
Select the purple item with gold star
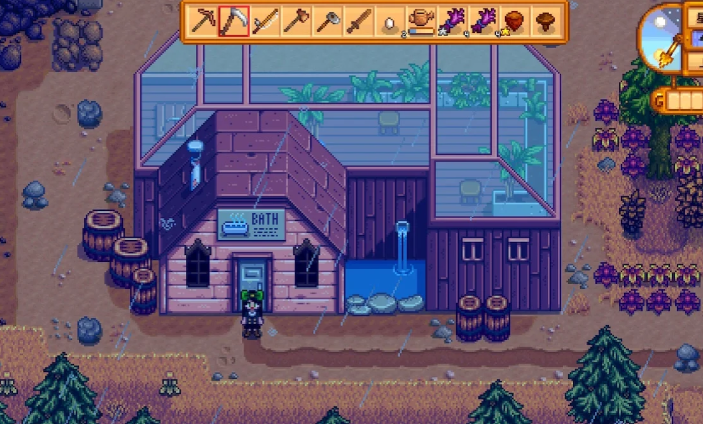tap(483, 21)
